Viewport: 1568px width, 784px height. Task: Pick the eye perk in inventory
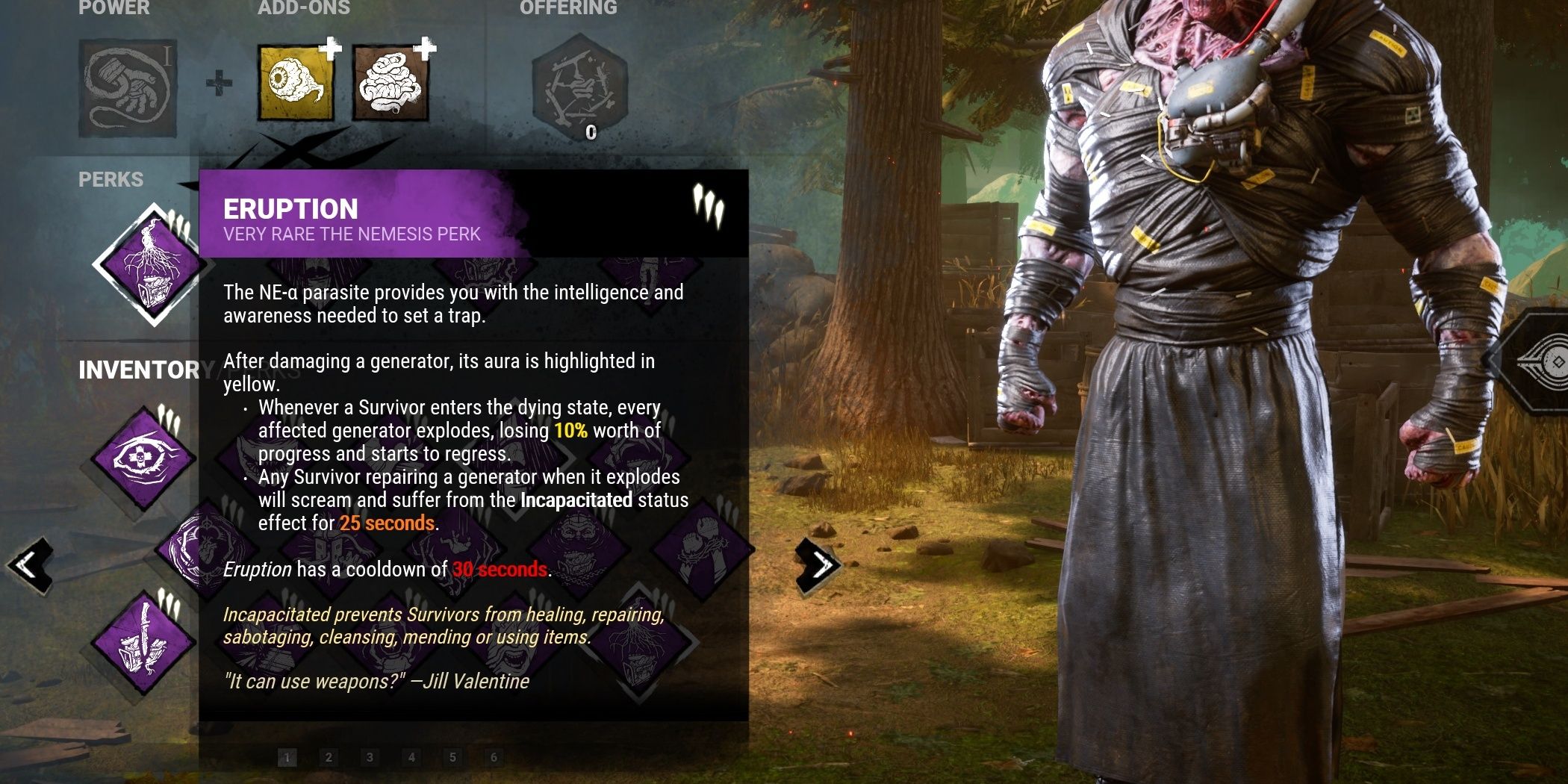pyautogui.click(x=142, y=455)
